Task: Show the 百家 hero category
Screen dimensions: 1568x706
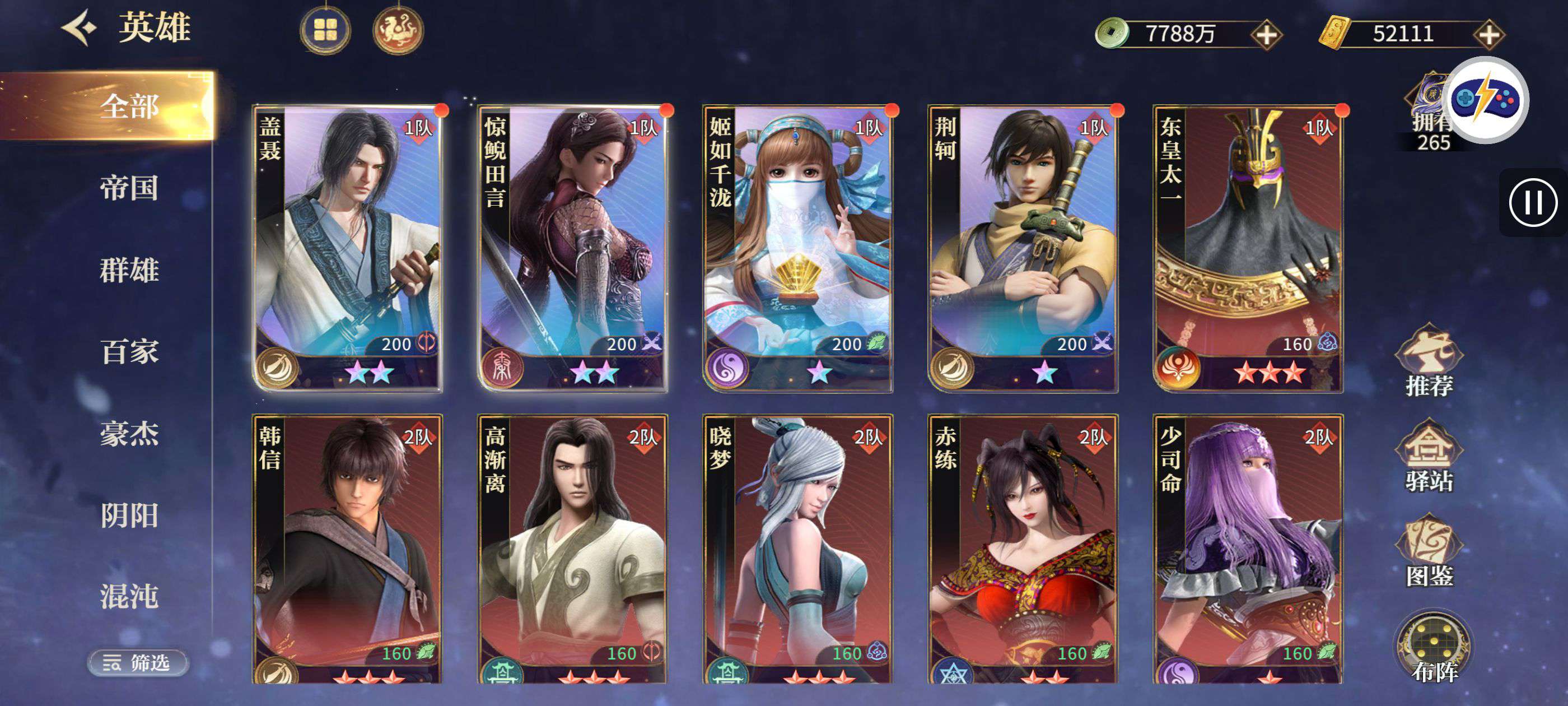Action: 129,351
